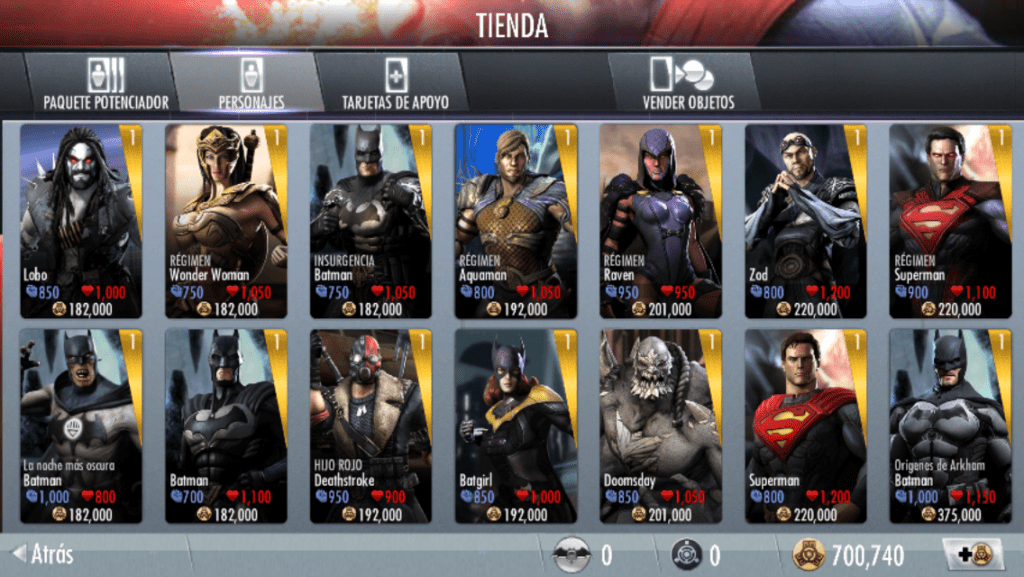Open the Tarjetas de Apoyo tab
This screenshot has height=577, width=1024.
[x=395, y=83]
